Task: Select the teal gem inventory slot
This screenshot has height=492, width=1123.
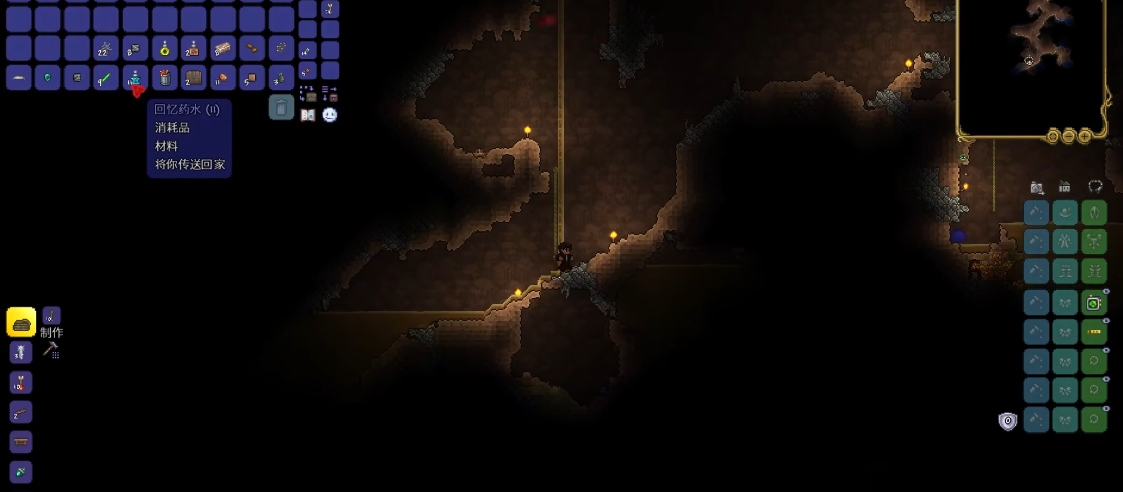Action: pyautogui.click(x=48, y=77)
